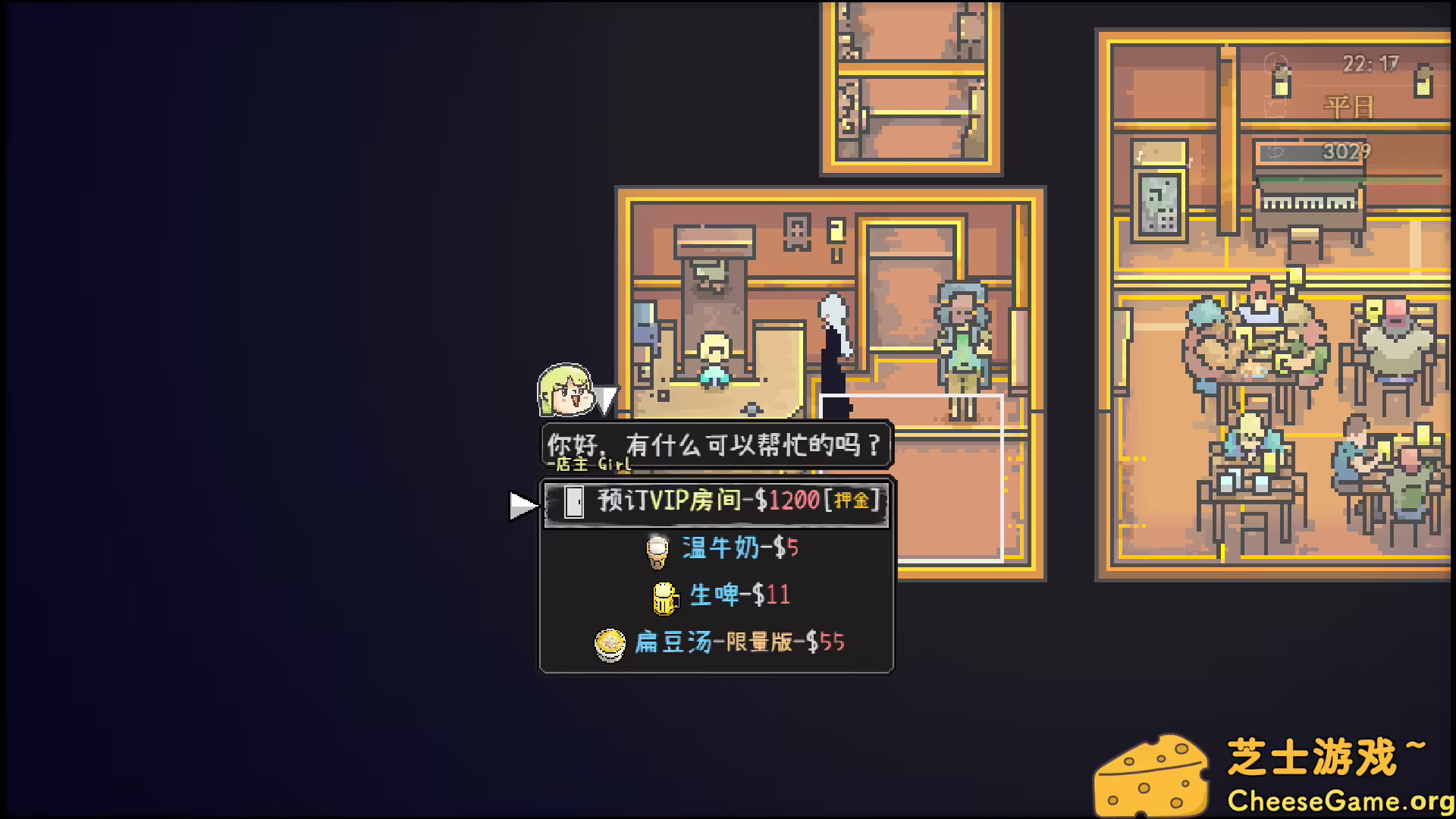Select the lentil soup bowl icon

pos(609,643)
